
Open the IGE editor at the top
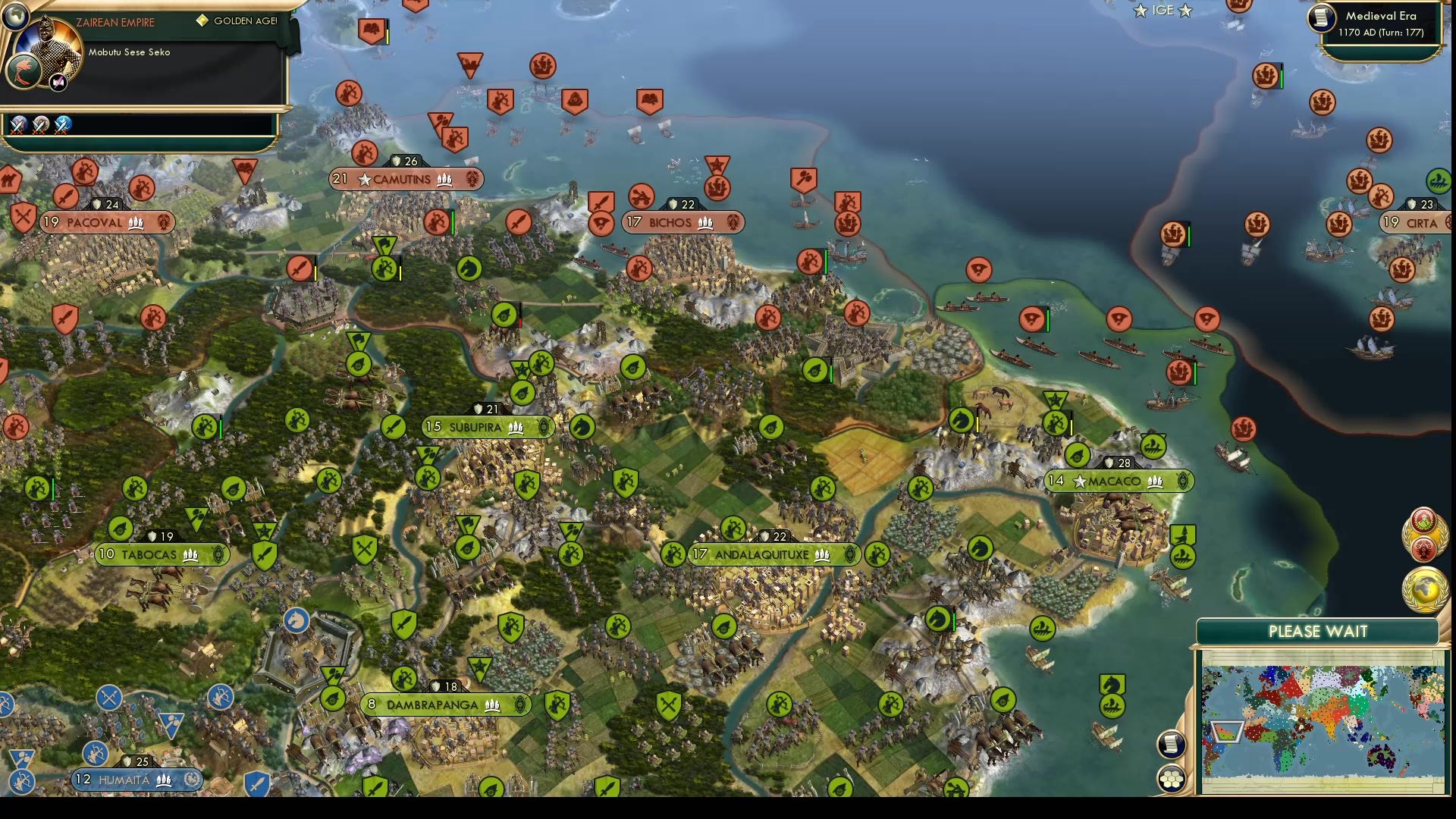1162,11
